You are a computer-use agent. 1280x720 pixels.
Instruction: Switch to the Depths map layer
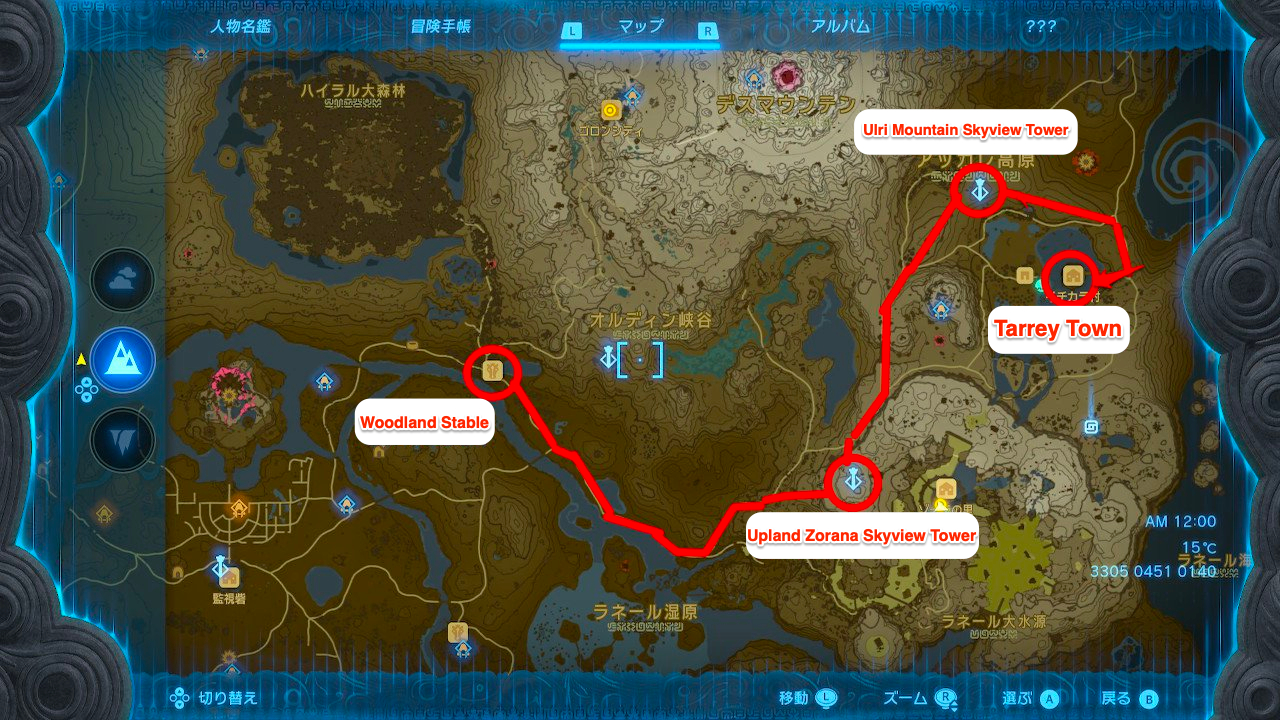[122, 440]
